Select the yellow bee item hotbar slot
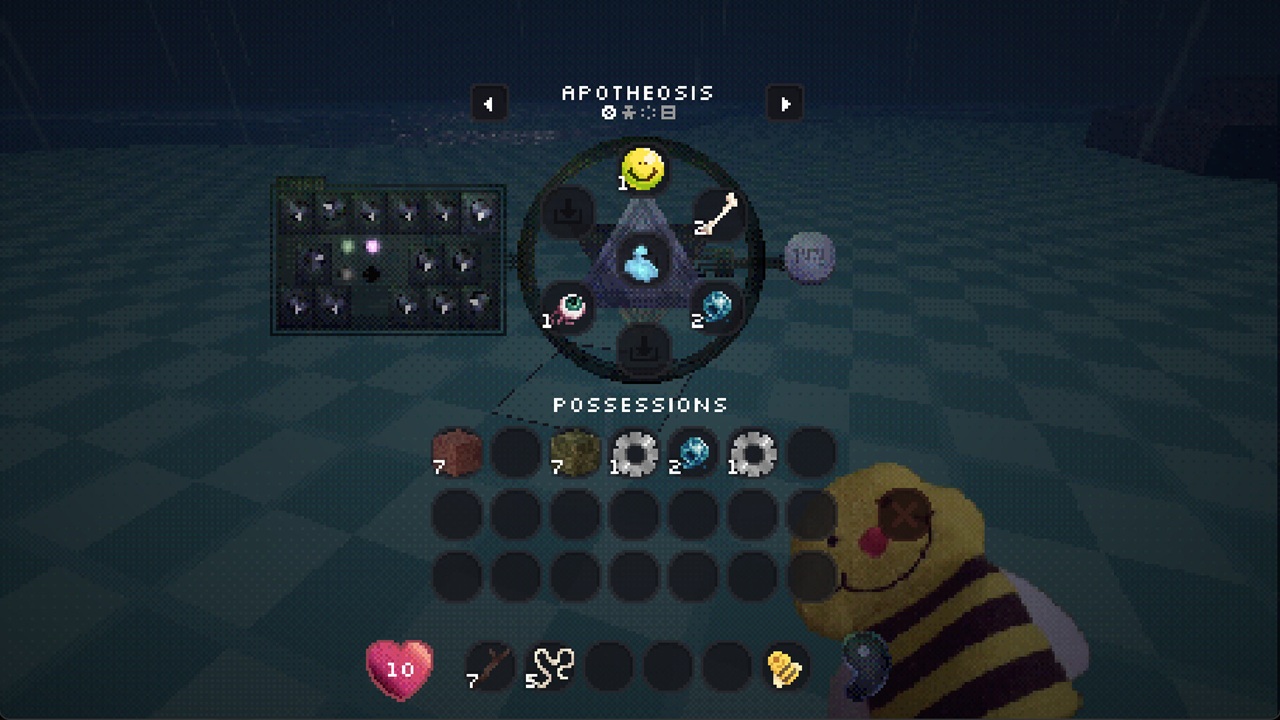 [785, 667]
